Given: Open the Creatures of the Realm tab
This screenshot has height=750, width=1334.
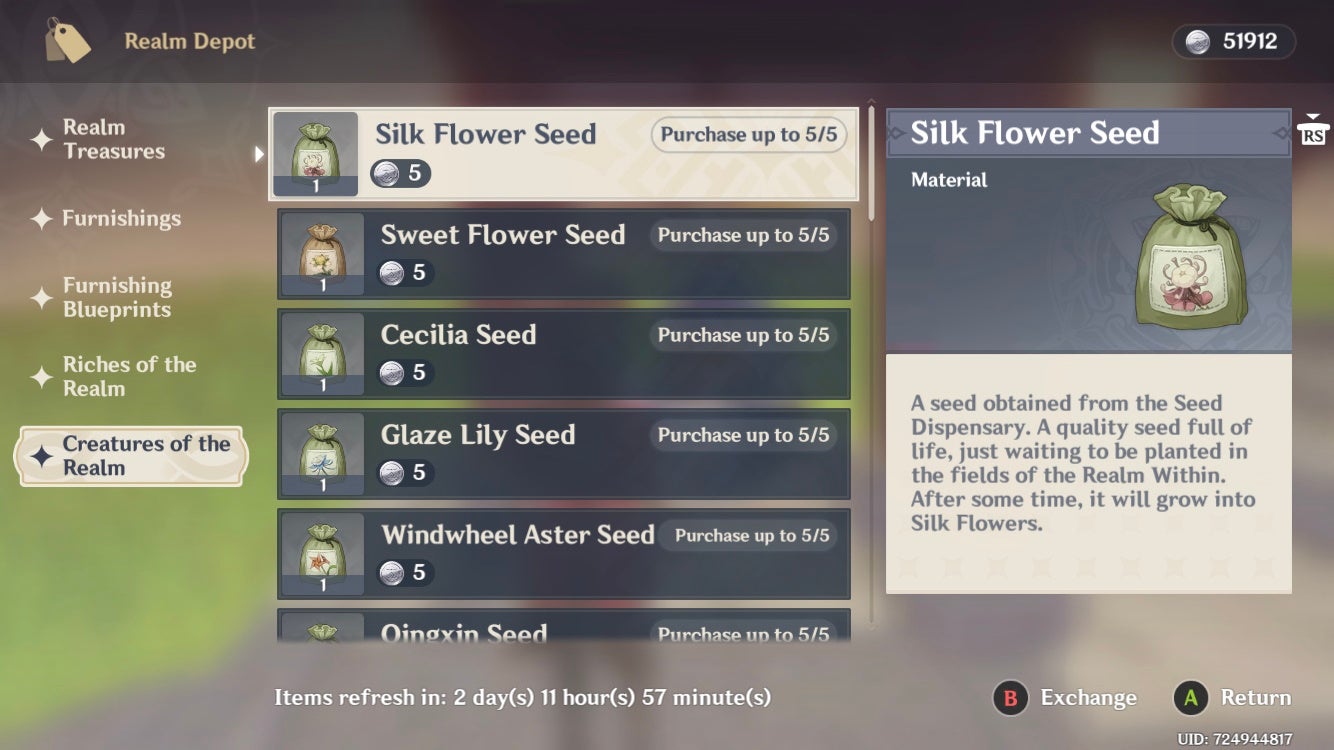Looking at the screenshot, I should (130, 457).
